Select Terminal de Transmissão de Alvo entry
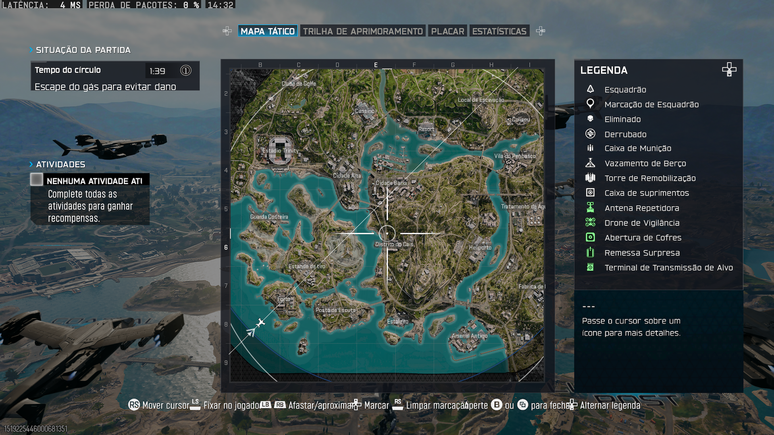 (x=668, y=267)
